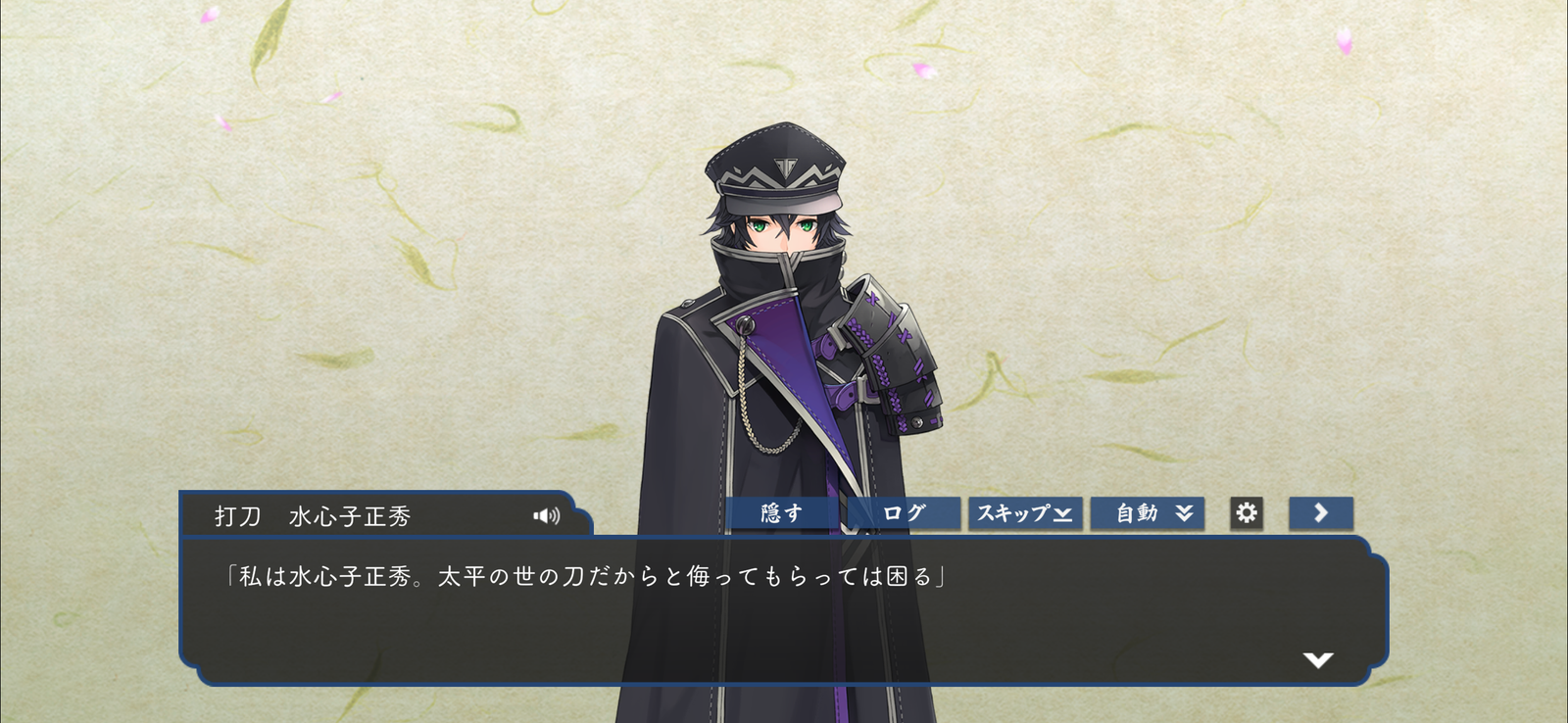The width and height of the screenshot is (1568, 723).
Task: Replay voice line with speaker icon
Action: [546, 516]
